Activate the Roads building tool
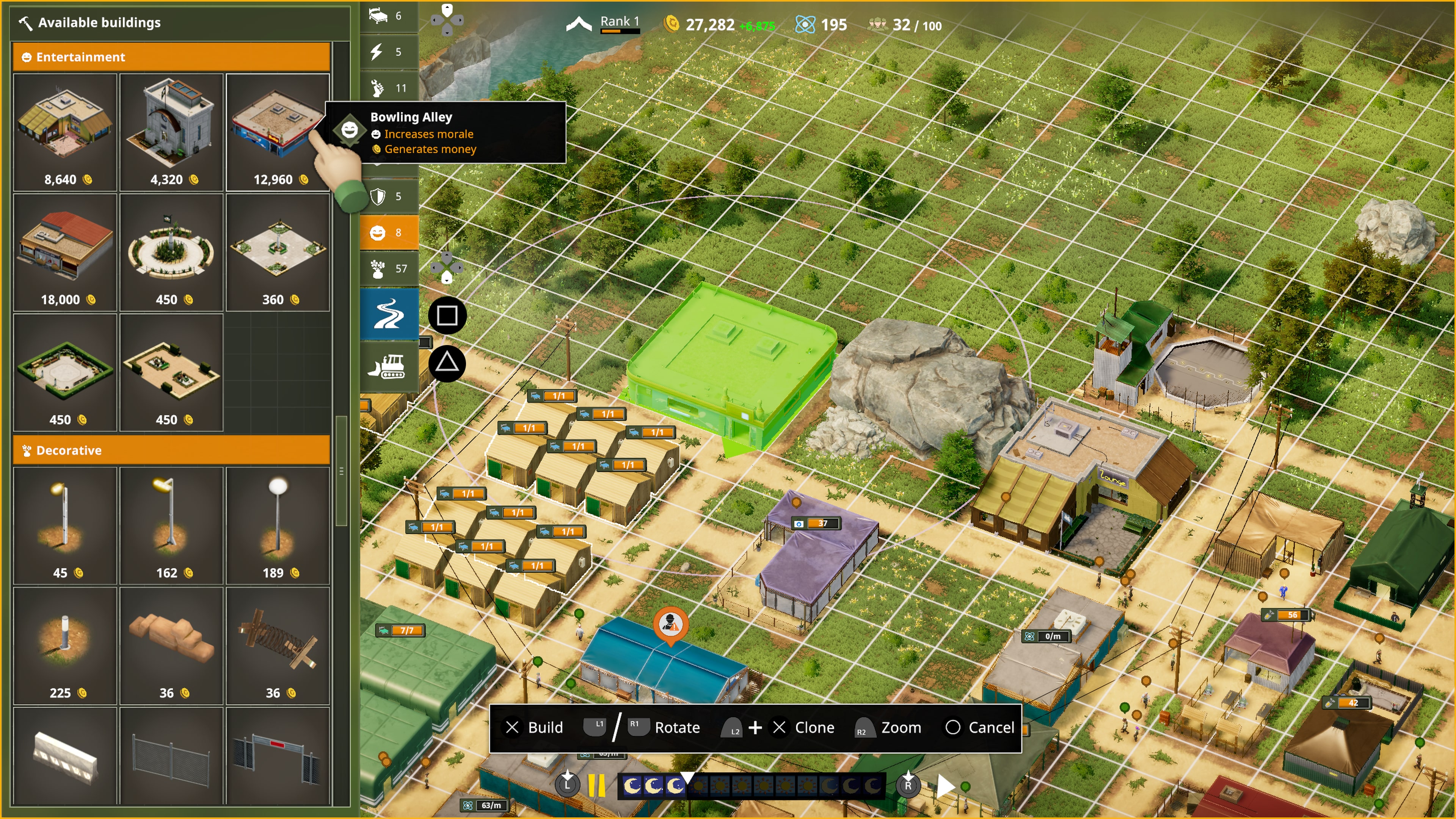Viewport: 1456px width, 819px height. pos(389,314)
